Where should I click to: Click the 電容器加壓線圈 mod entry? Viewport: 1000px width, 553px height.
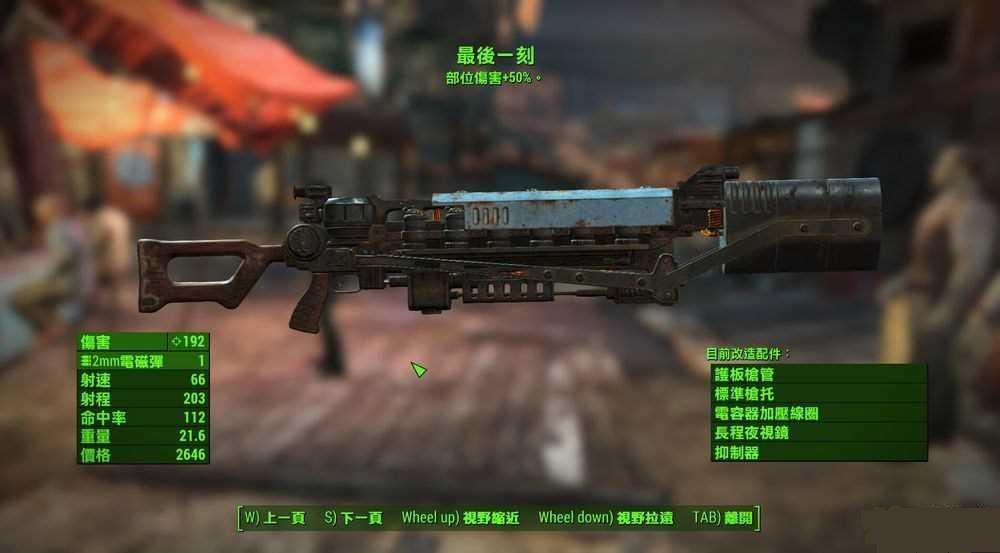pos(818,413)
